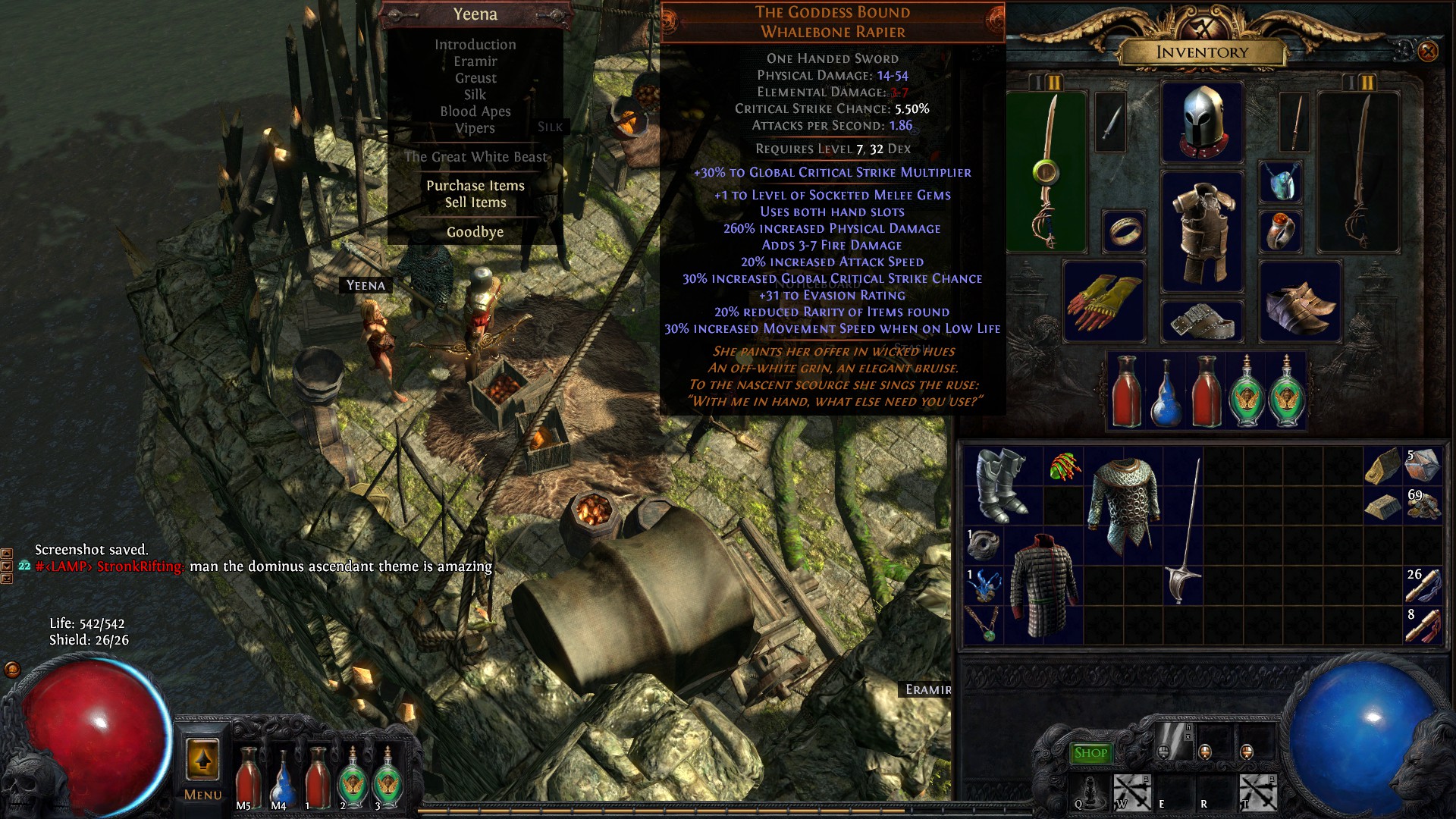
Task: Open the green Shop button
Action: coord(1090,753)
